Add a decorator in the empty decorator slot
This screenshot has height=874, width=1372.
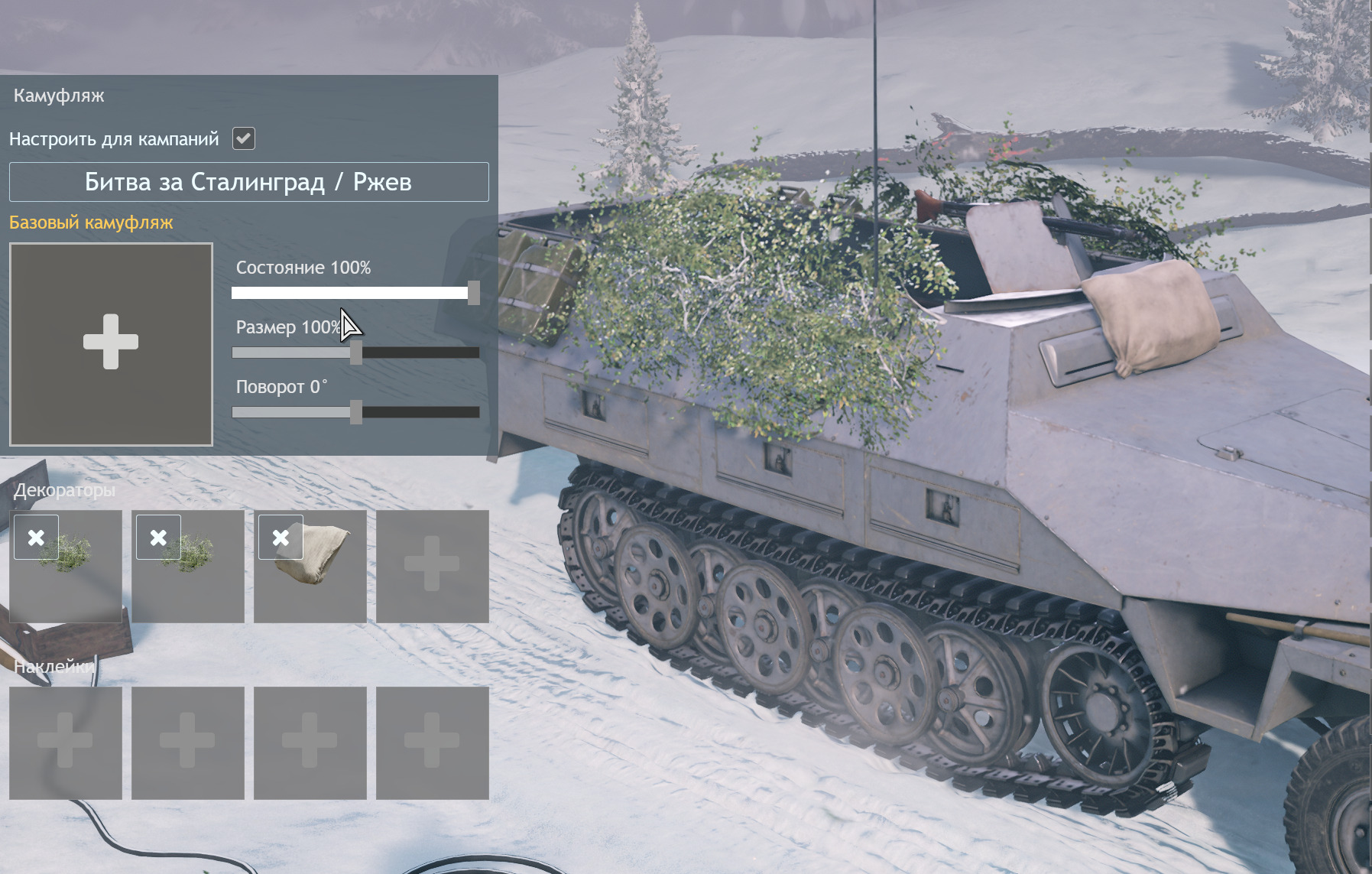pyautogui.click(x=432, y=567)
